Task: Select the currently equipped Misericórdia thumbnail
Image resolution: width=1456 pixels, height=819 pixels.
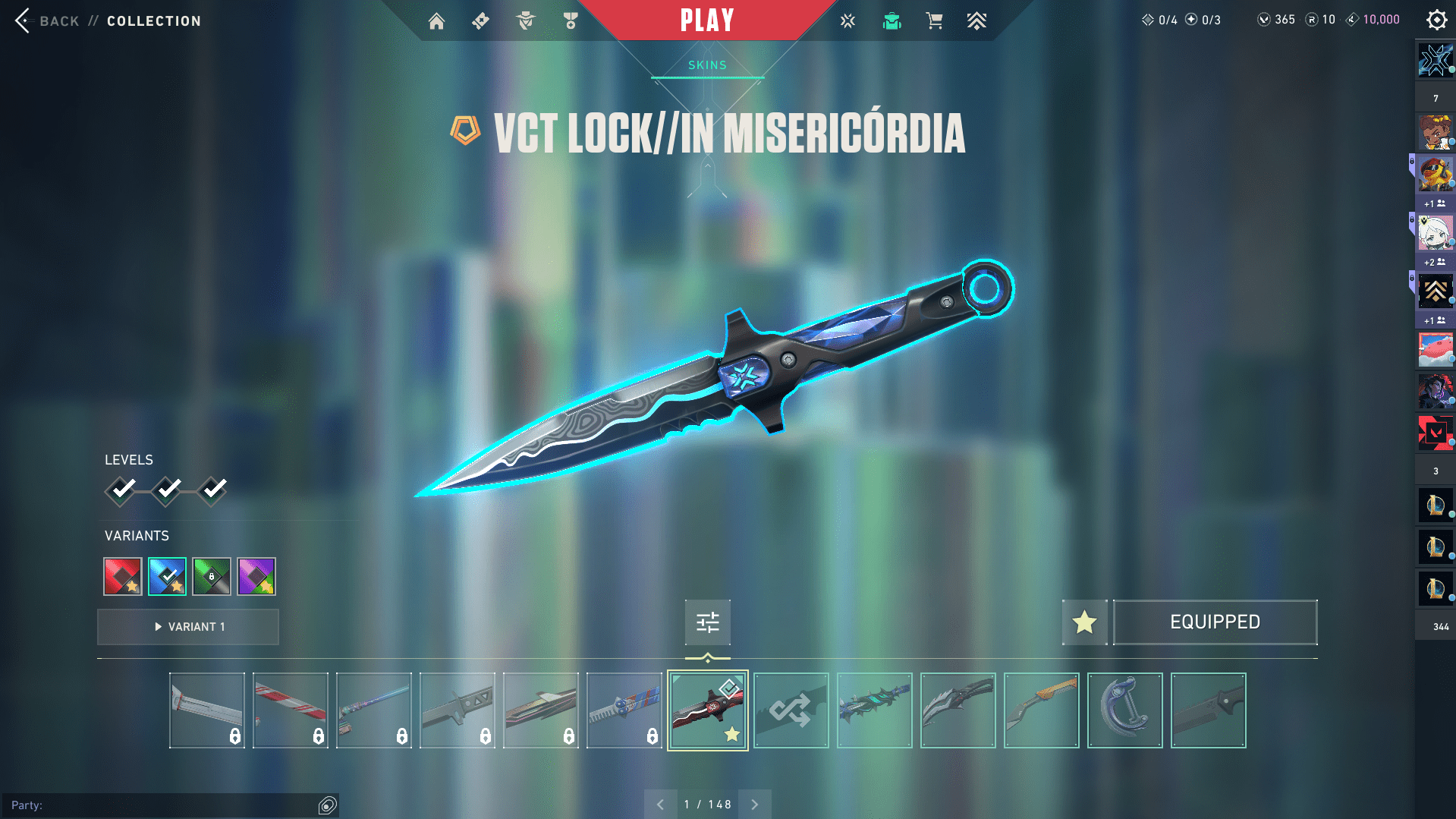Action: point(707,710)
